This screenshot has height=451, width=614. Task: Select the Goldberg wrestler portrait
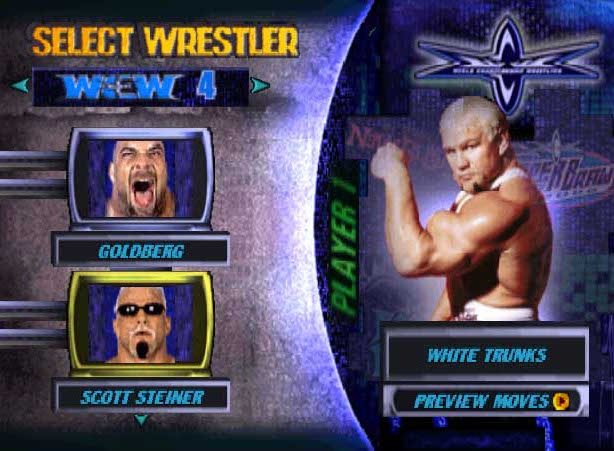140,177
